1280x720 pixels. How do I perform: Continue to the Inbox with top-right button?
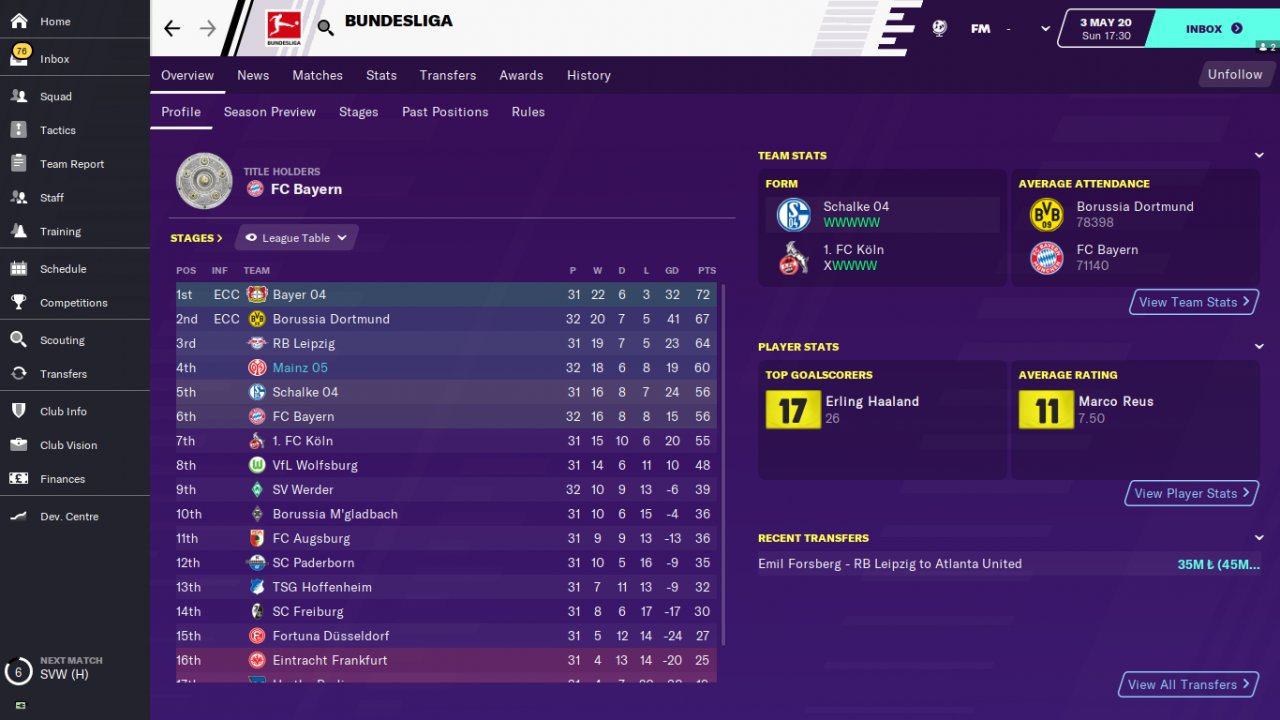[1213, 29]
